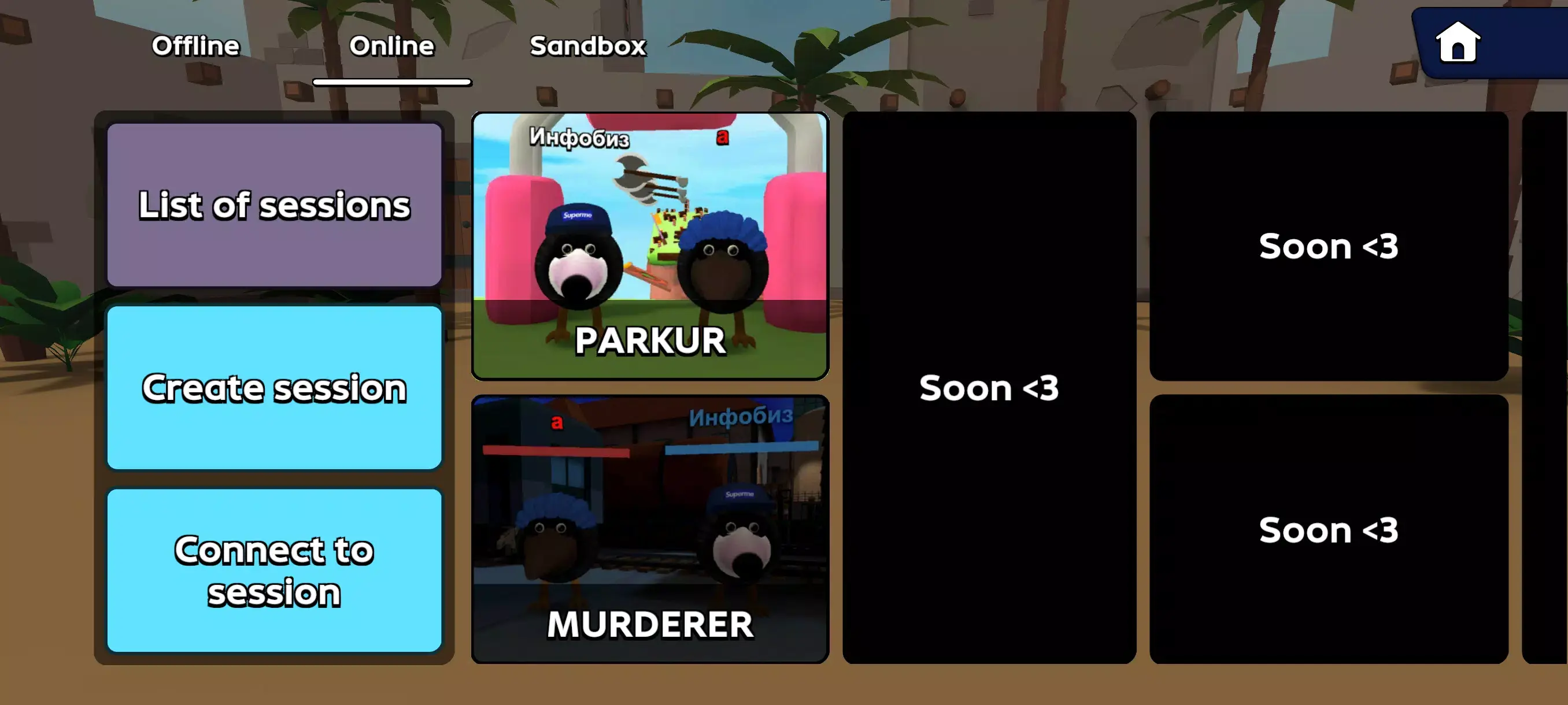Click the underline indicator below Online

click(x=393, y=81)
